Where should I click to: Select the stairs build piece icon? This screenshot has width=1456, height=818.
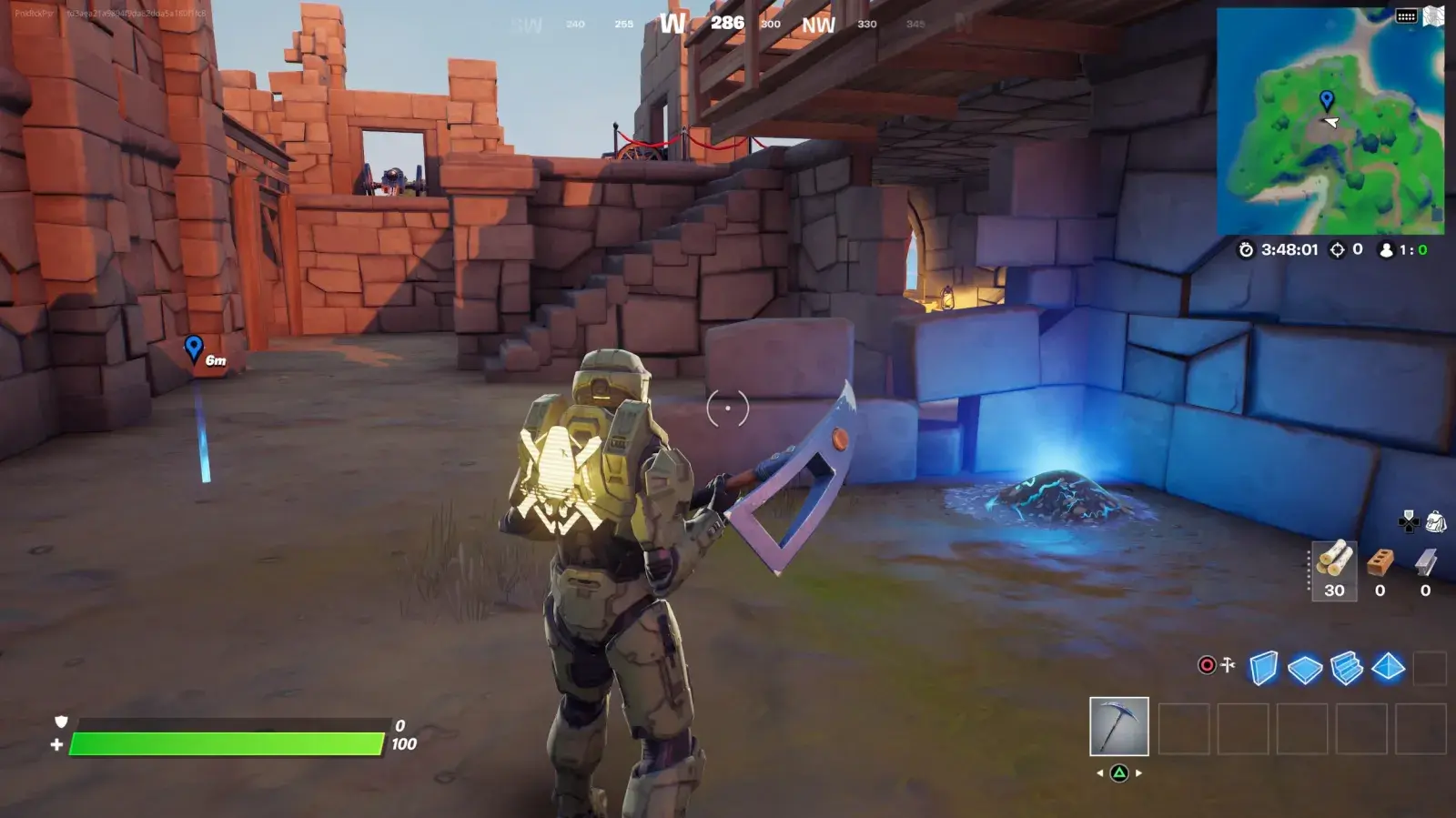click(x=1346, y=666)
